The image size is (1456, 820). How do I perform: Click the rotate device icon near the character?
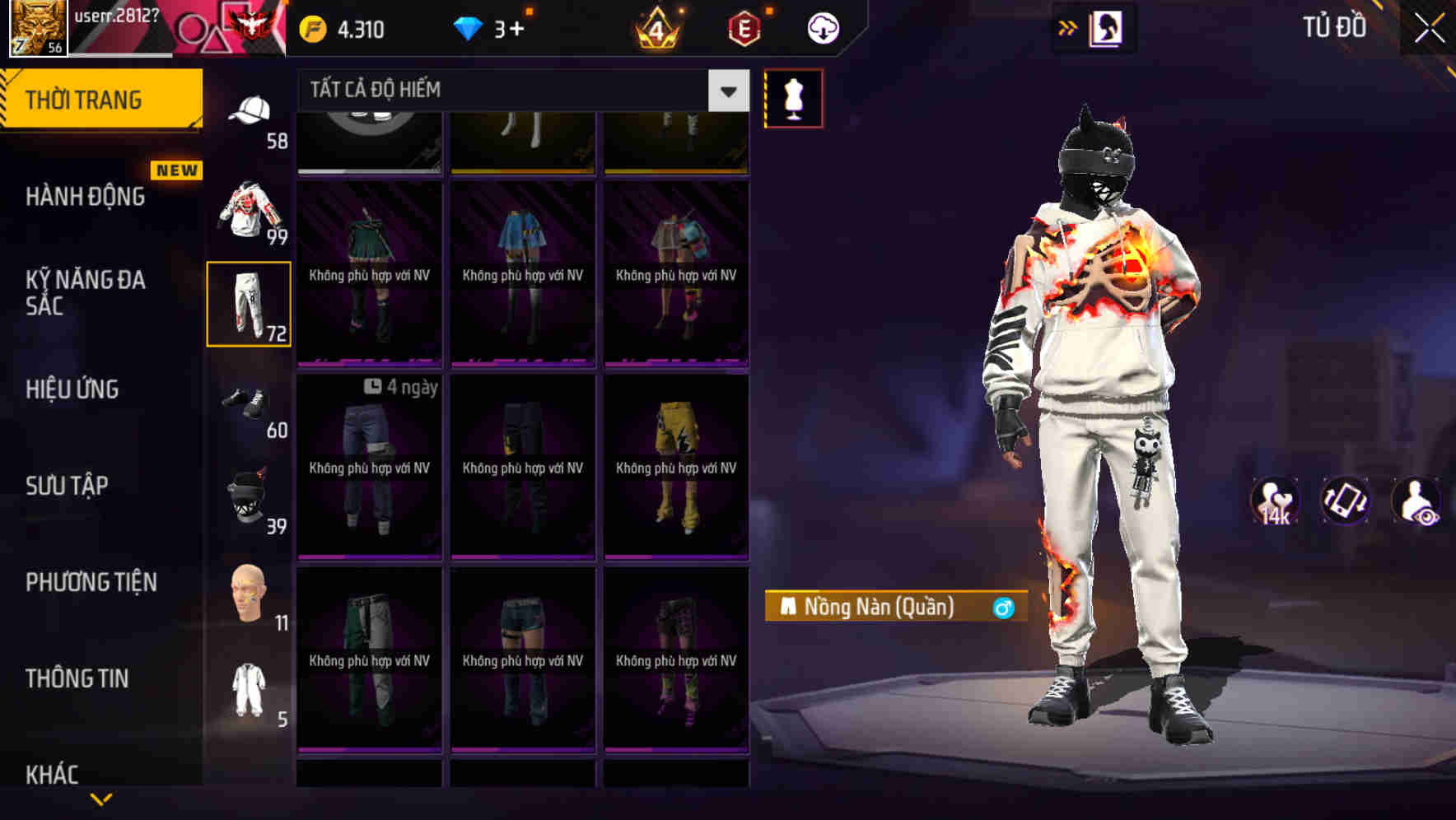pyautogui.click(x=1344, y=501)
